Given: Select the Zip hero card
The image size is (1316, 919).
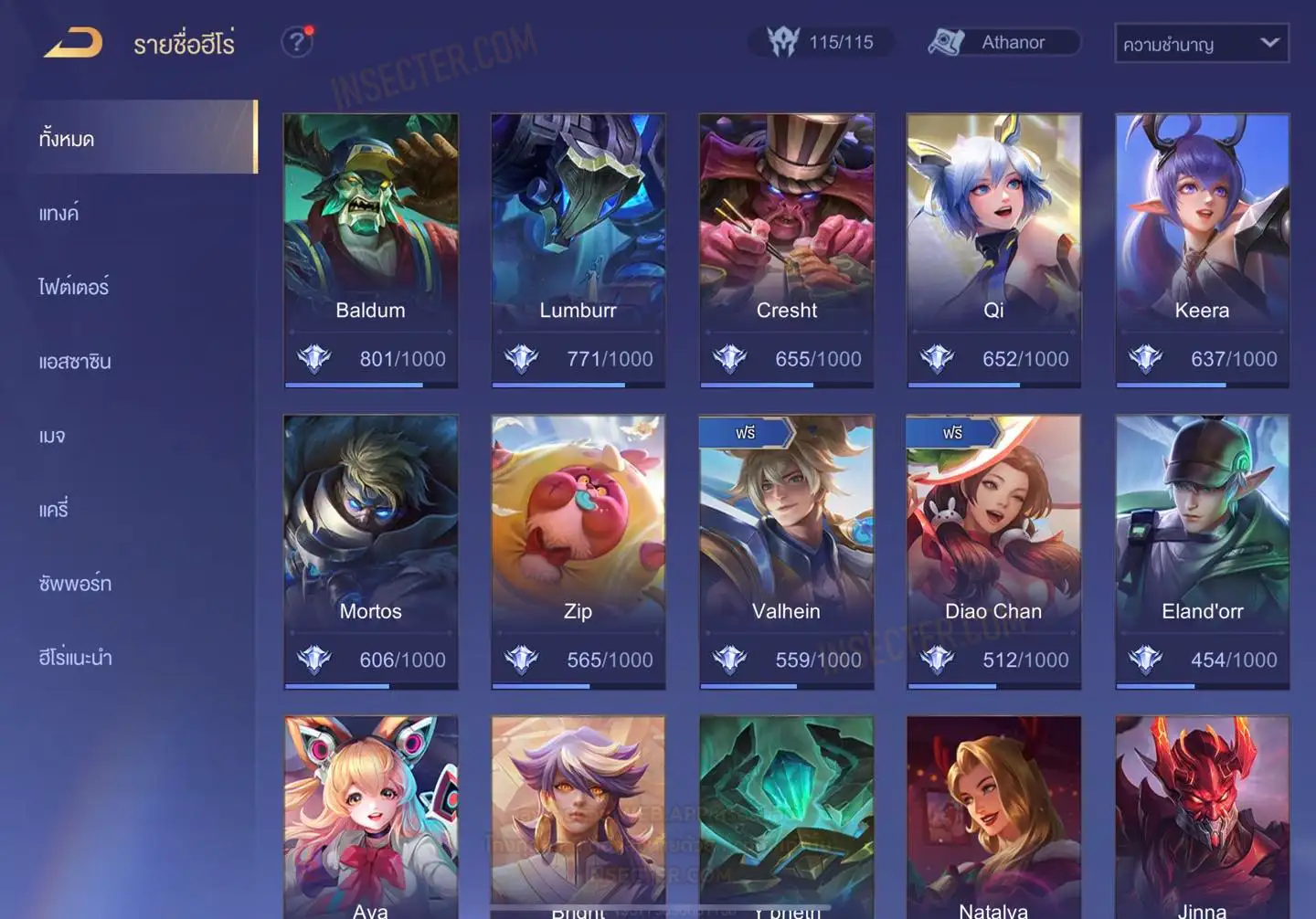Looking at the screenshot, I should click(578, 551).
